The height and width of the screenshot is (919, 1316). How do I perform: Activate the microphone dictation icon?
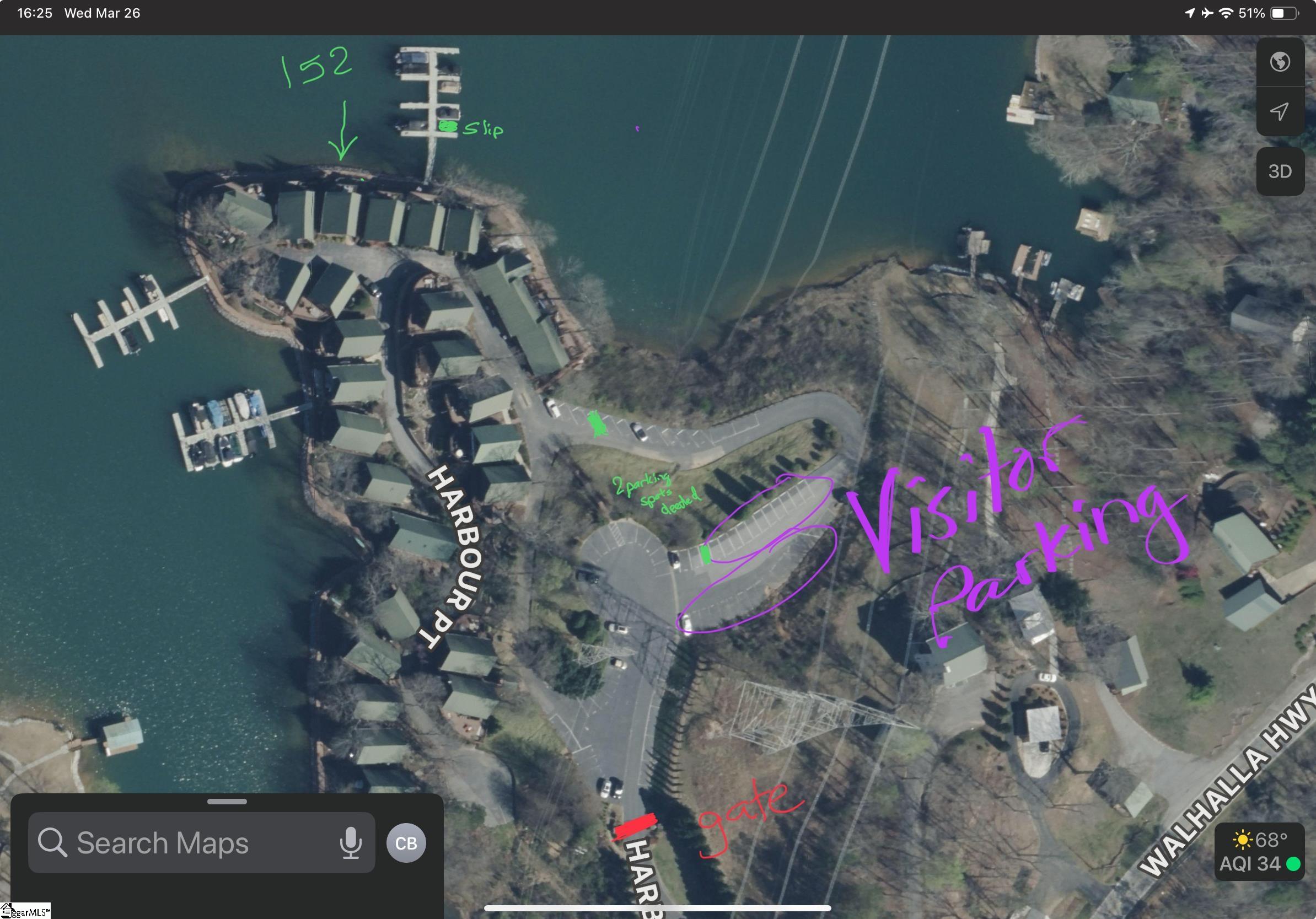click(350, 843)
